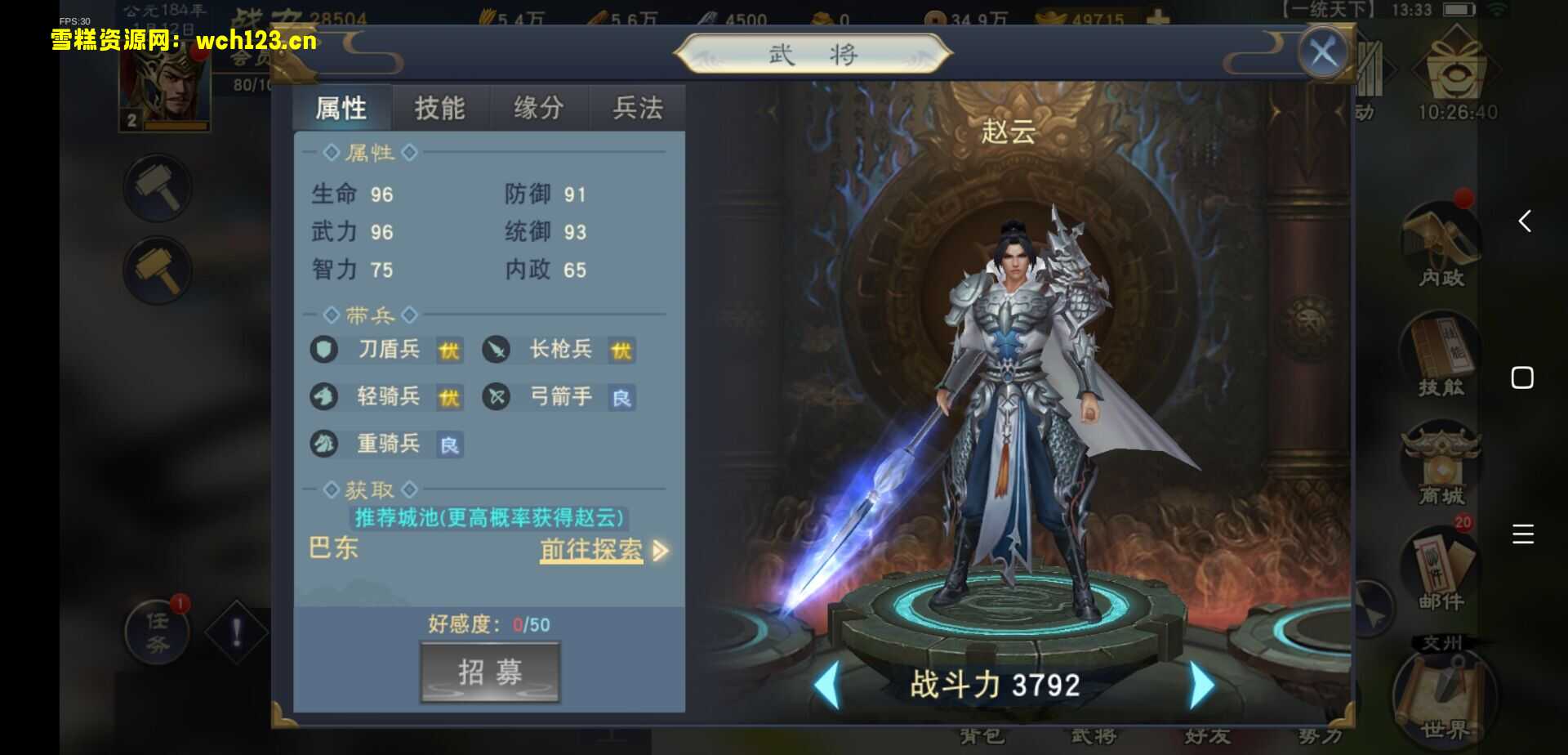
Task: Click the 前往探索 link
Action: pos(590,551)
